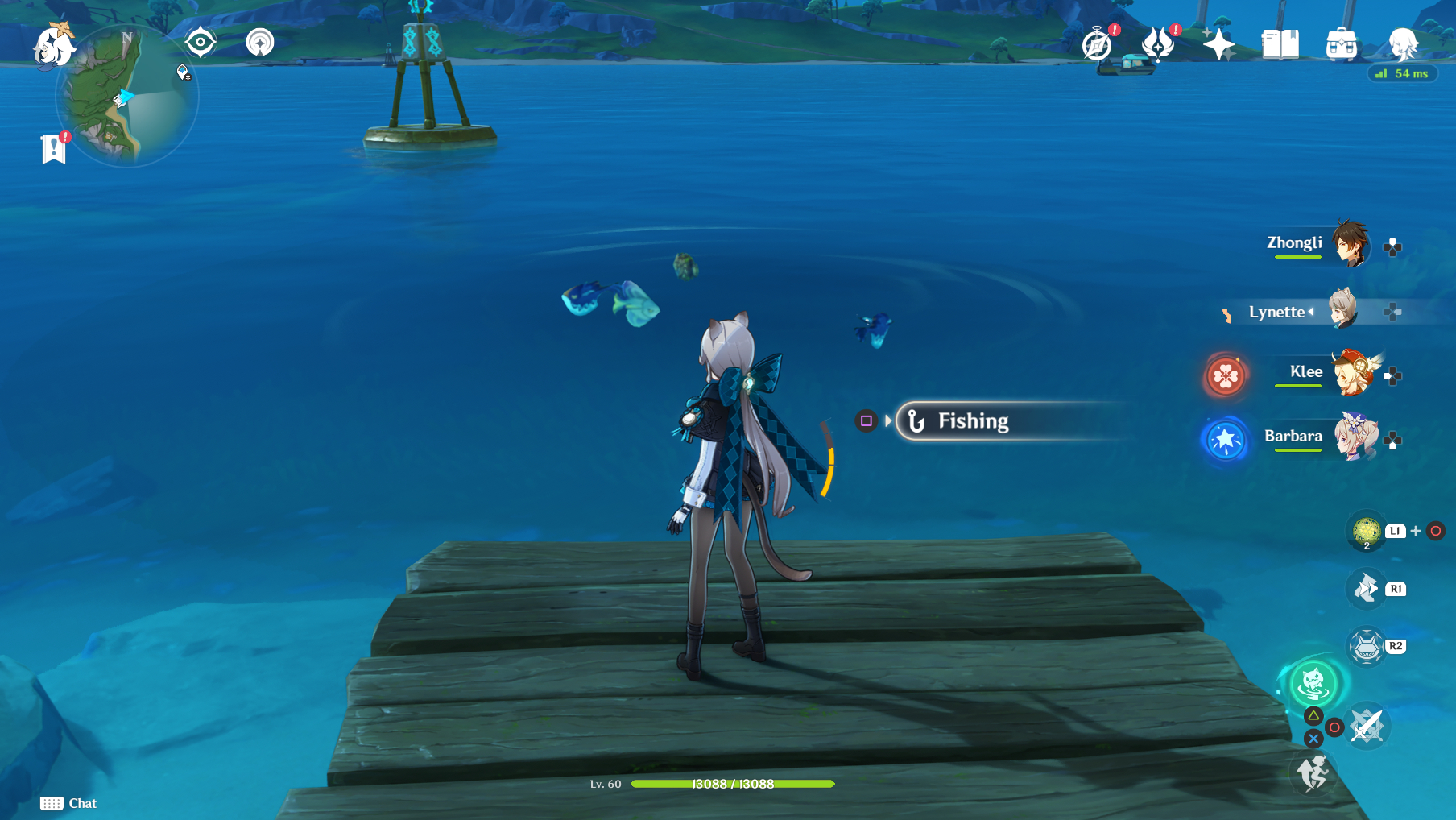Activate Barbara's Hydro burst icon
1456x820 pixels.
coord(1226,441)
